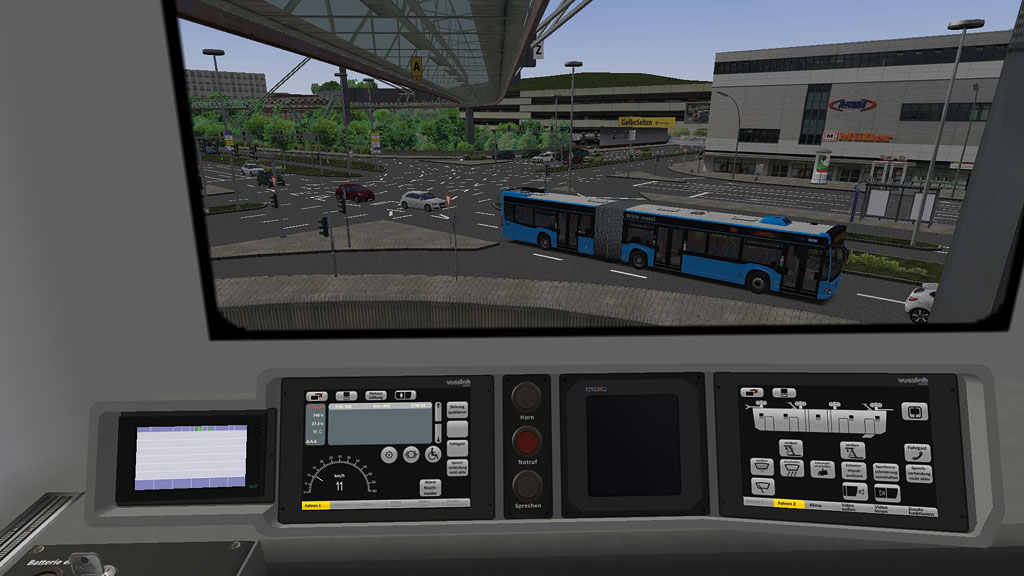Select the wheelchair icon button
Image resolution: width=1024 pixels, height=576 pixels.
(x=434, y=454)
